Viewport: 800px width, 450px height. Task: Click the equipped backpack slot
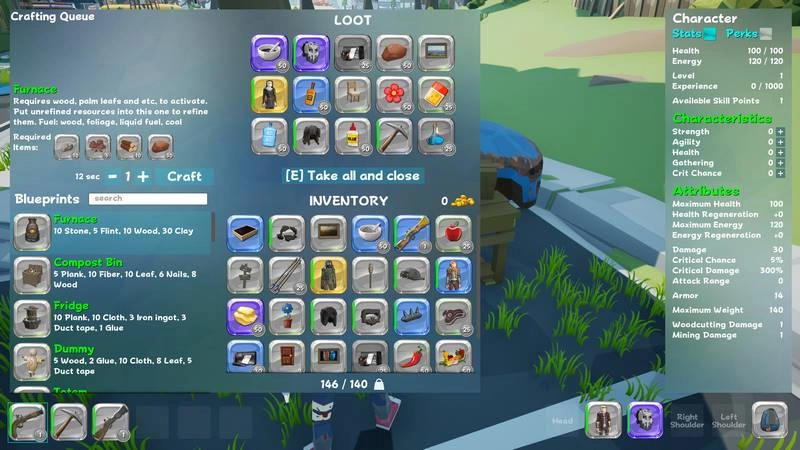click(x=769, y=421)
